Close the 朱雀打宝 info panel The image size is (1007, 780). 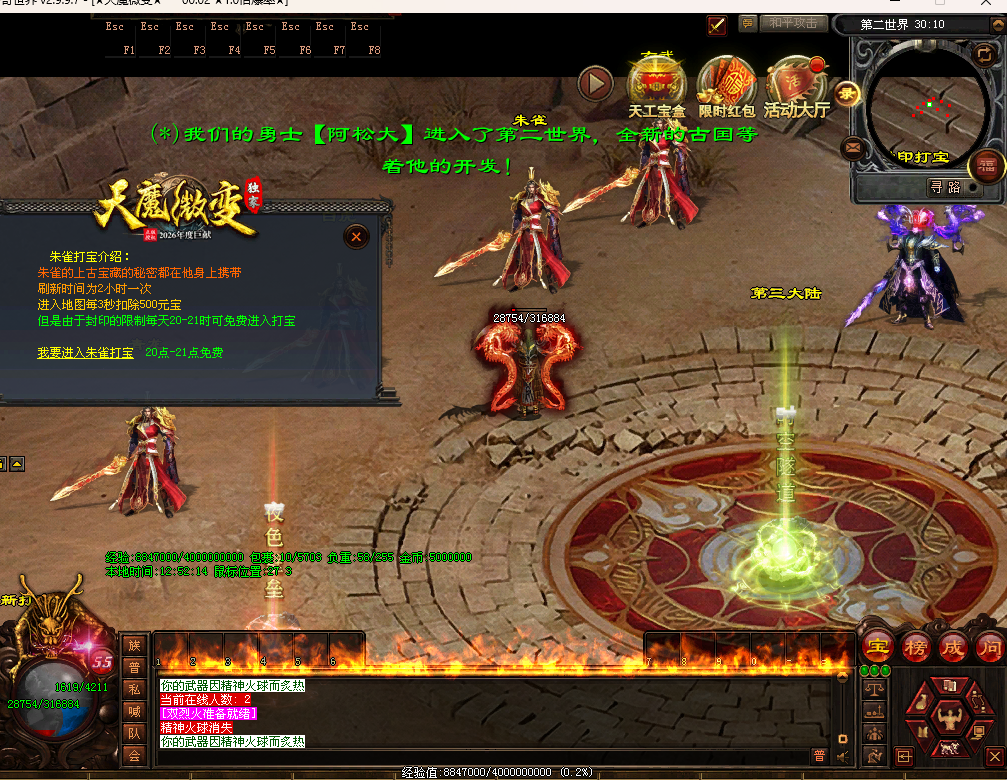pos(356,237)
